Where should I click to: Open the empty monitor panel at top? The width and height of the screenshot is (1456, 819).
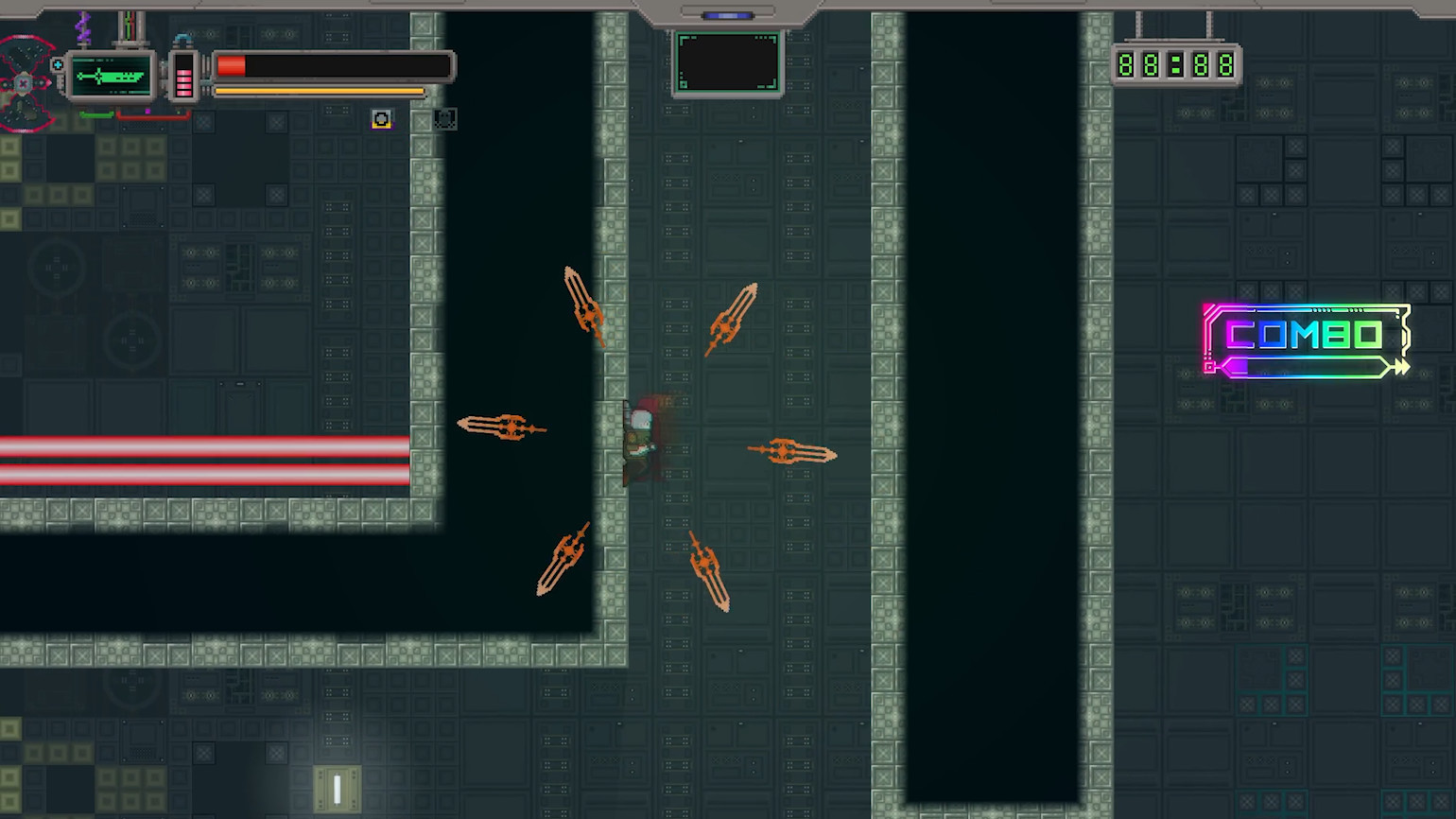pos(727,62)
